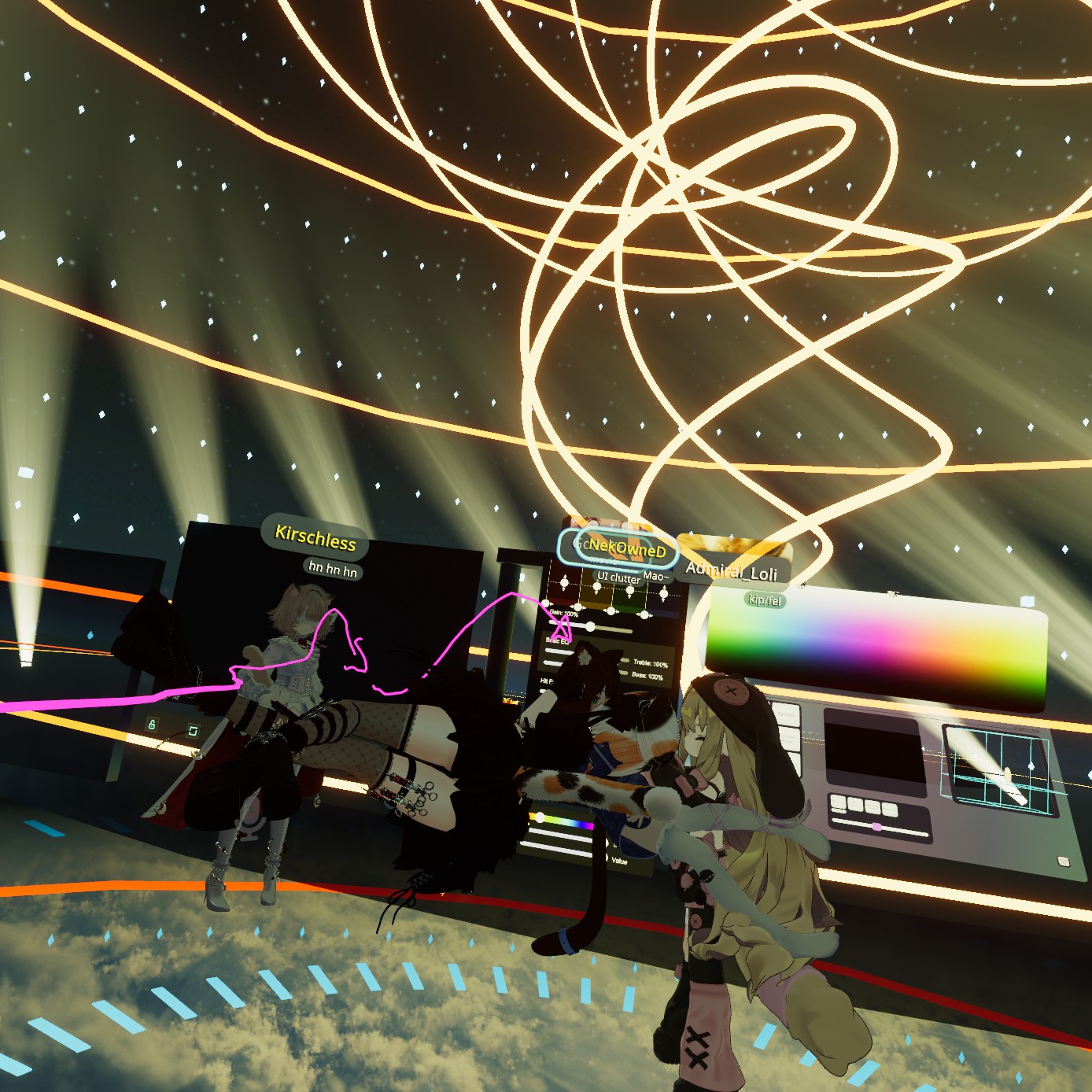Toggle the unlock padlock icon
1092x1092 pixels.
[x=152, y=724]
